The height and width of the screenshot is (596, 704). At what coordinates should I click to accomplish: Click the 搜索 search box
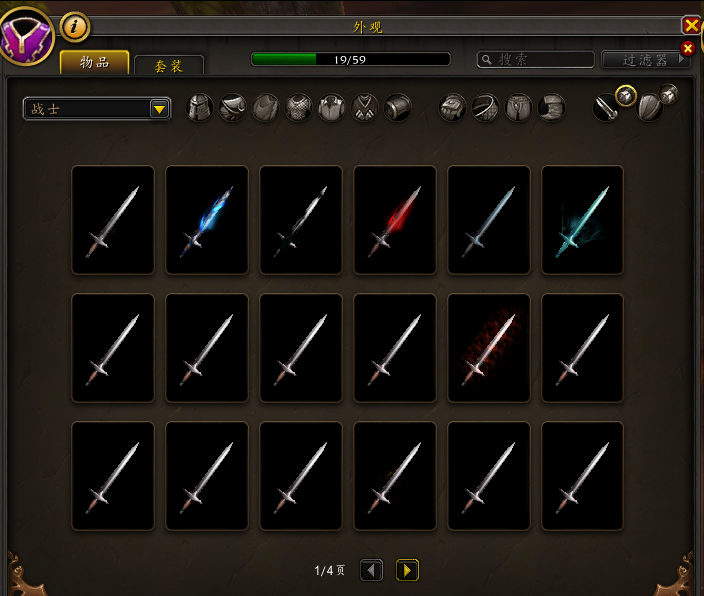tap(535, 60)
